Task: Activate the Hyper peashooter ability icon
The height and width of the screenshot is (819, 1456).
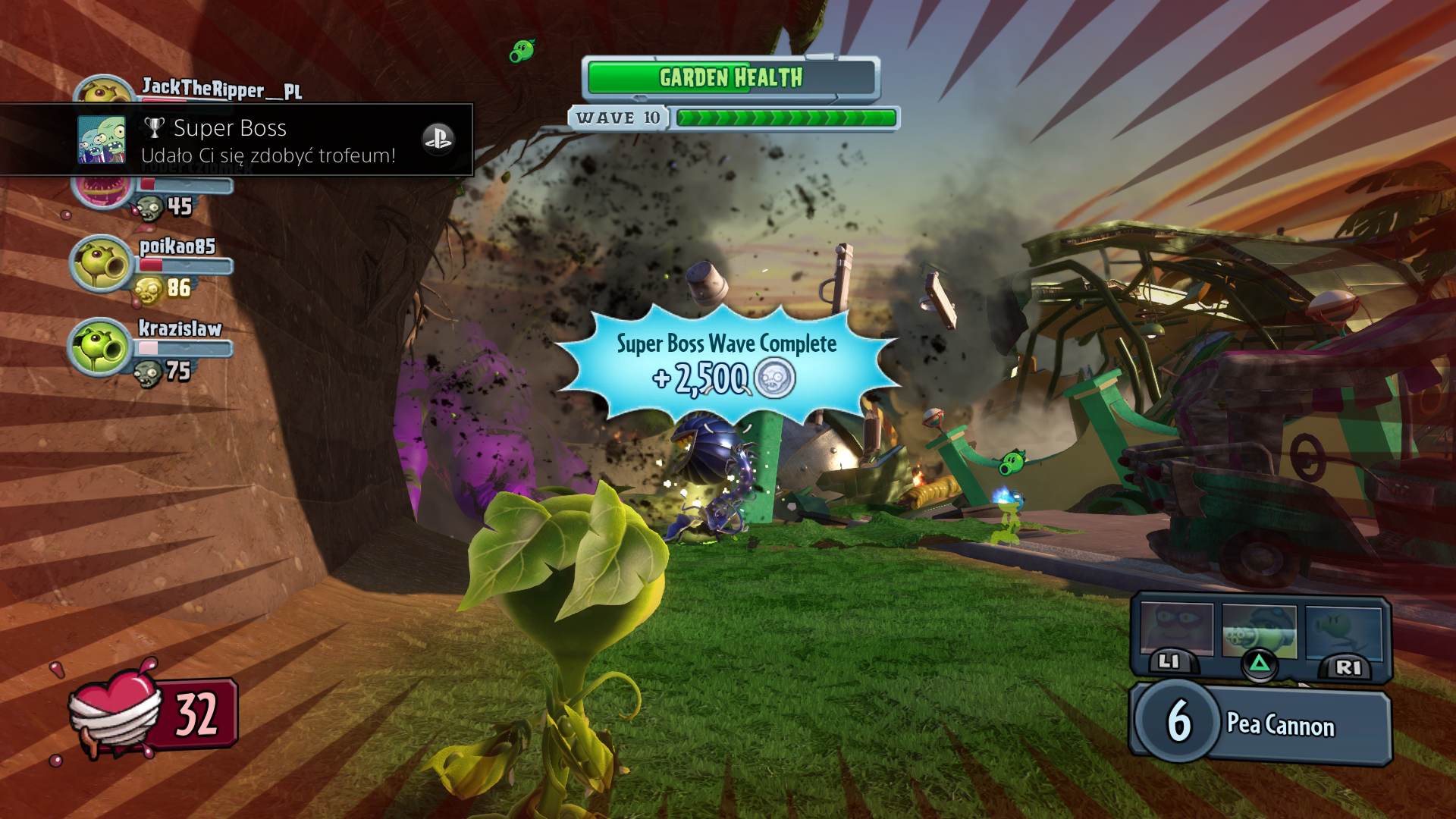Action: tap(1343, 631)
